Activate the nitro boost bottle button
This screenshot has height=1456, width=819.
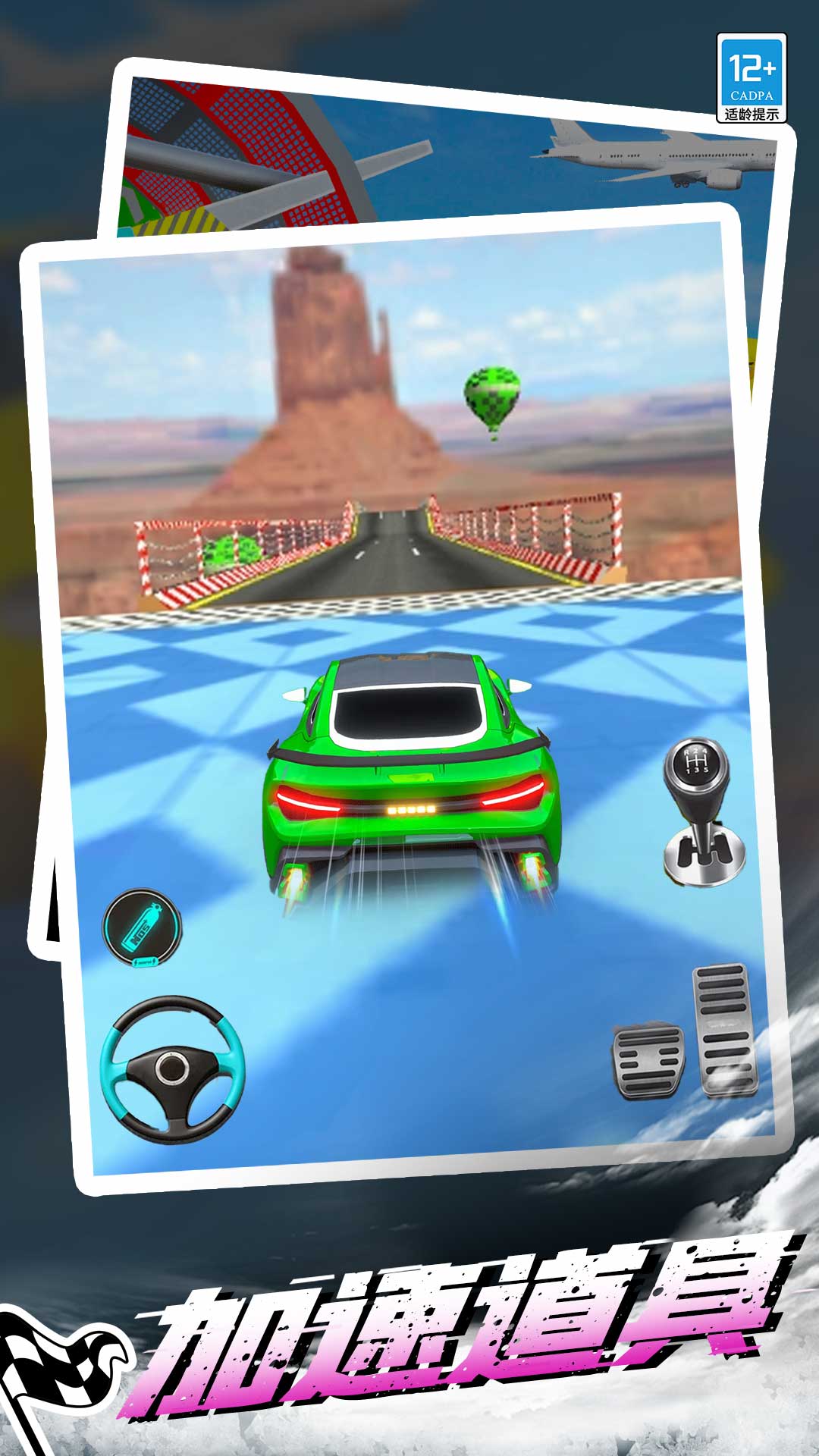pos(143,927)
